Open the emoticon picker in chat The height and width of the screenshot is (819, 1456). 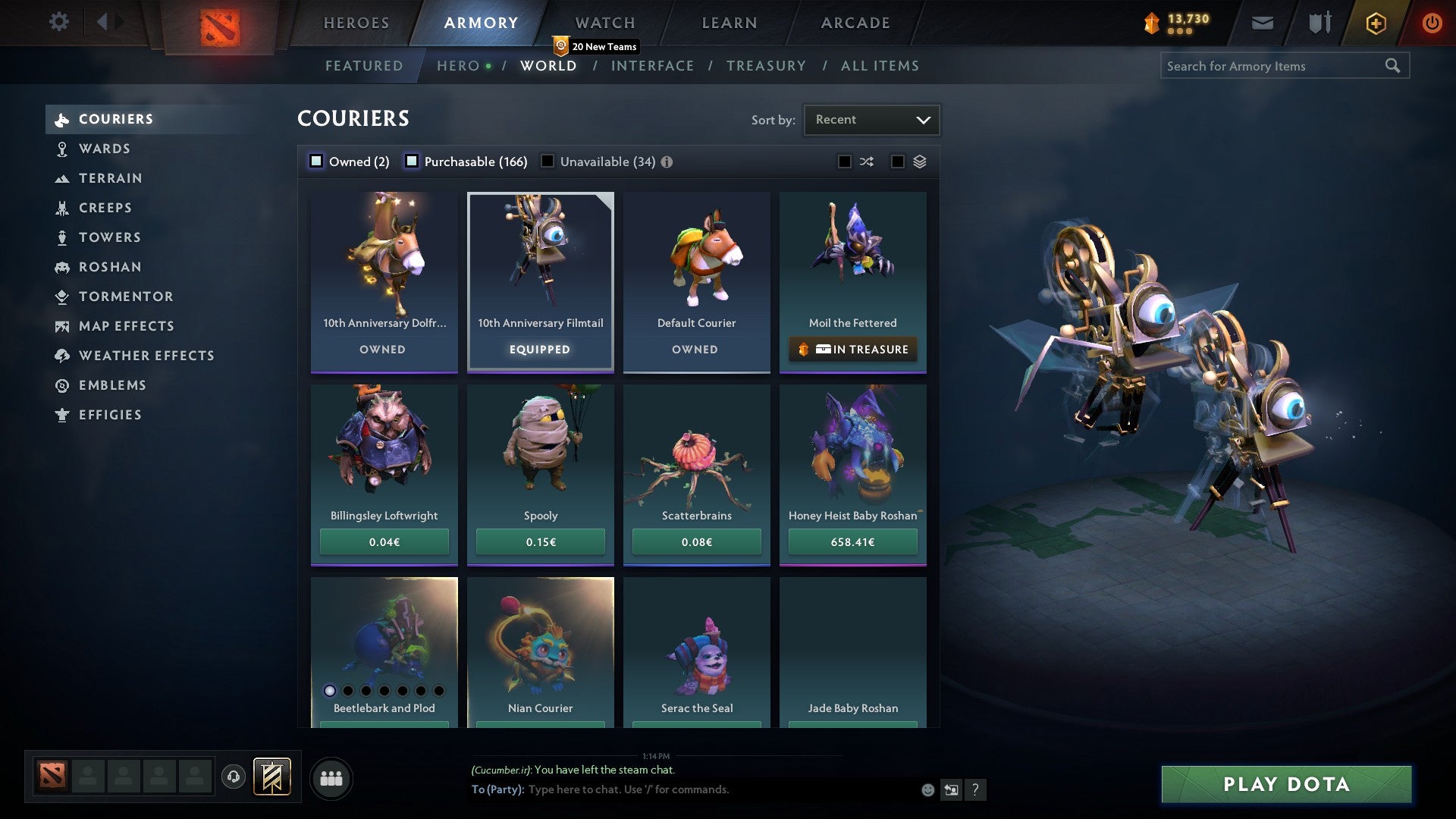click(927, 789)
